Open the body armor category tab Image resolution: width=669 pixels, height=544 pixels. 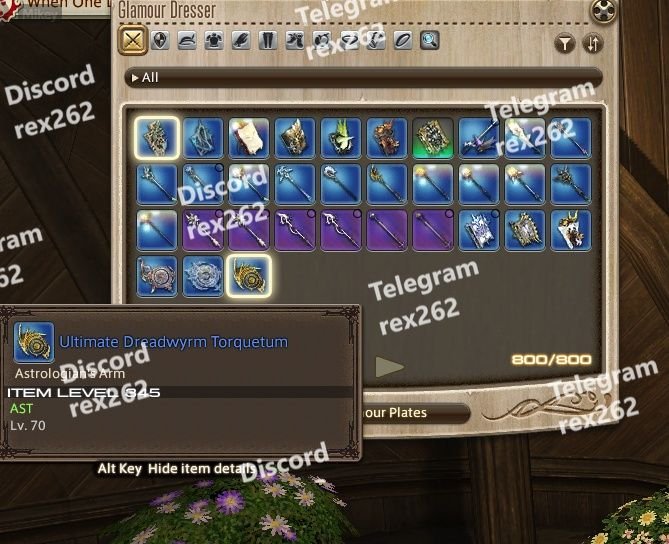[x=214, y=41]
